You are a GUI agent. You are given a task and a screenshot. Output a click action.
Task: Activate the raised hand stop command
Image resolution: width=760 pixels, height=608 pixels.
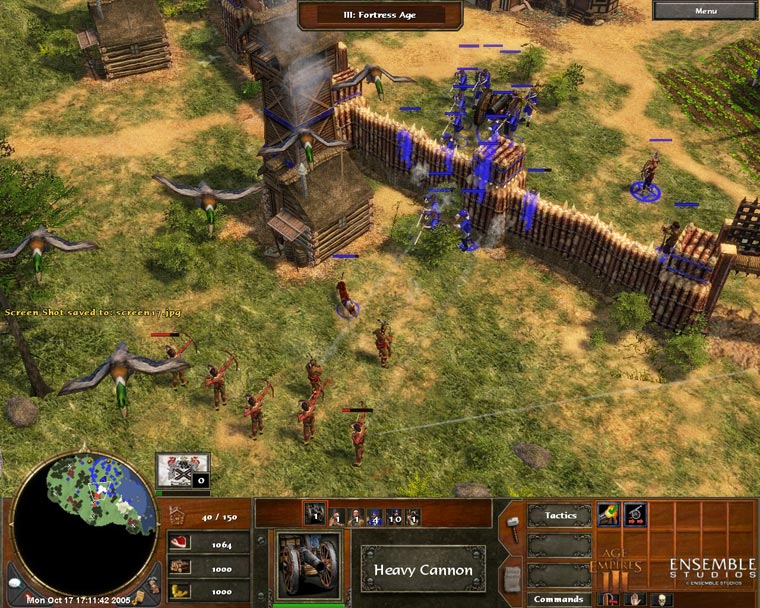pyautogui.click(x=634, y=599)
